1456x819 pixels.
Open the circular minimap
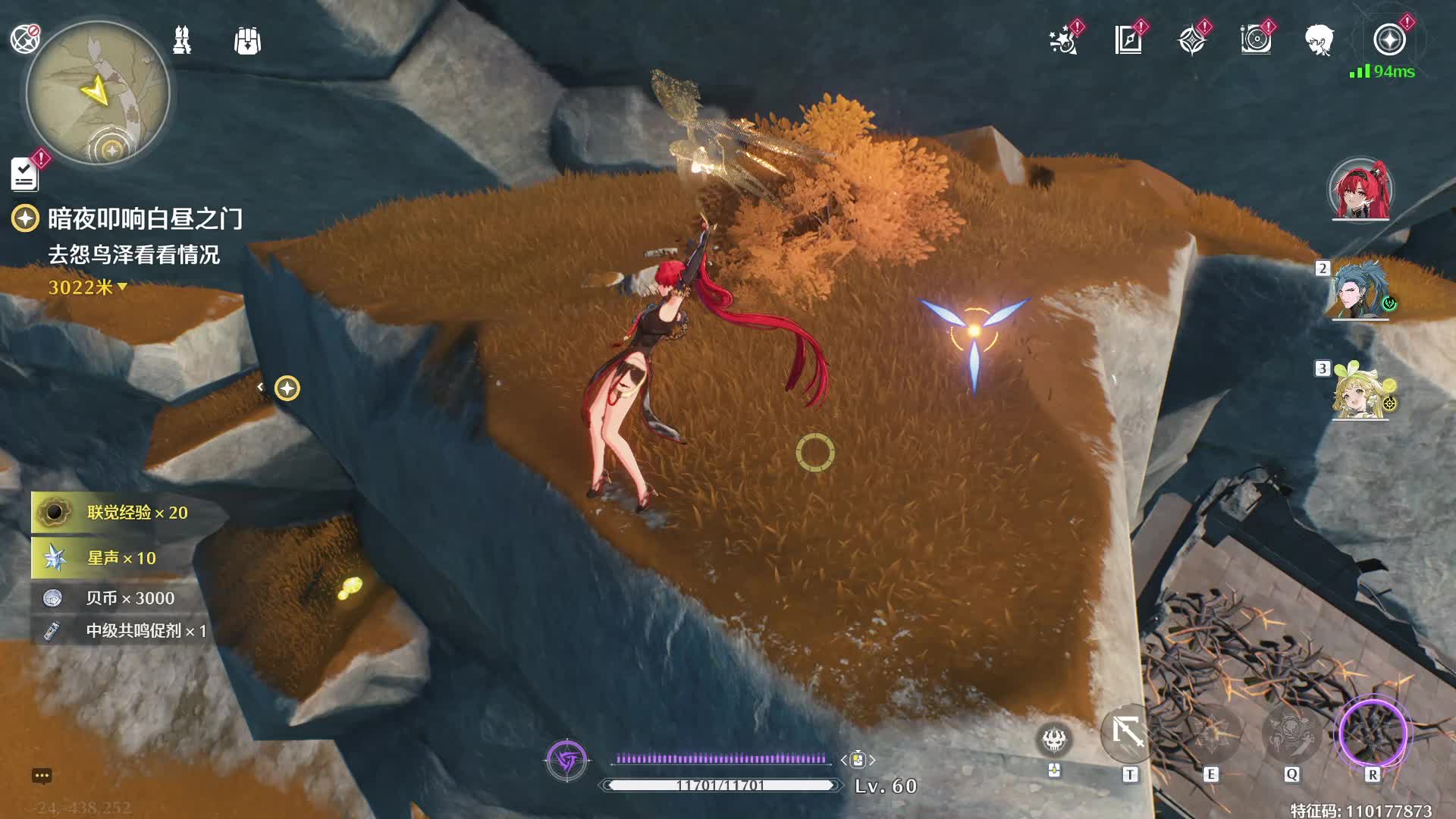[x=98, y=93]
